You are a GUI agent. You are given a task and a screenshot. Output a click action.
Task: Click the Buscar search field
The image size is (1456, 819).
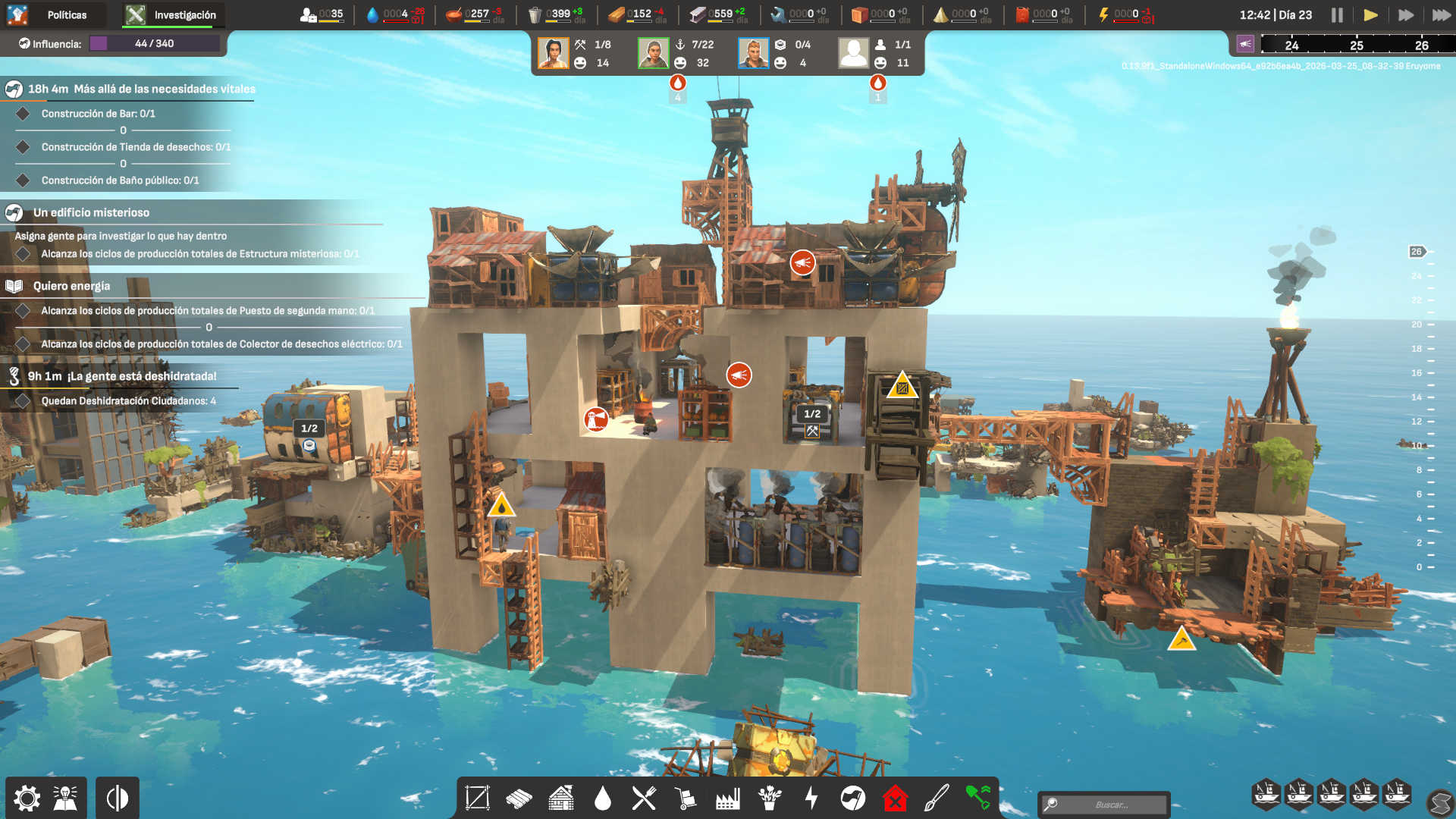(x=1111, y=805)
